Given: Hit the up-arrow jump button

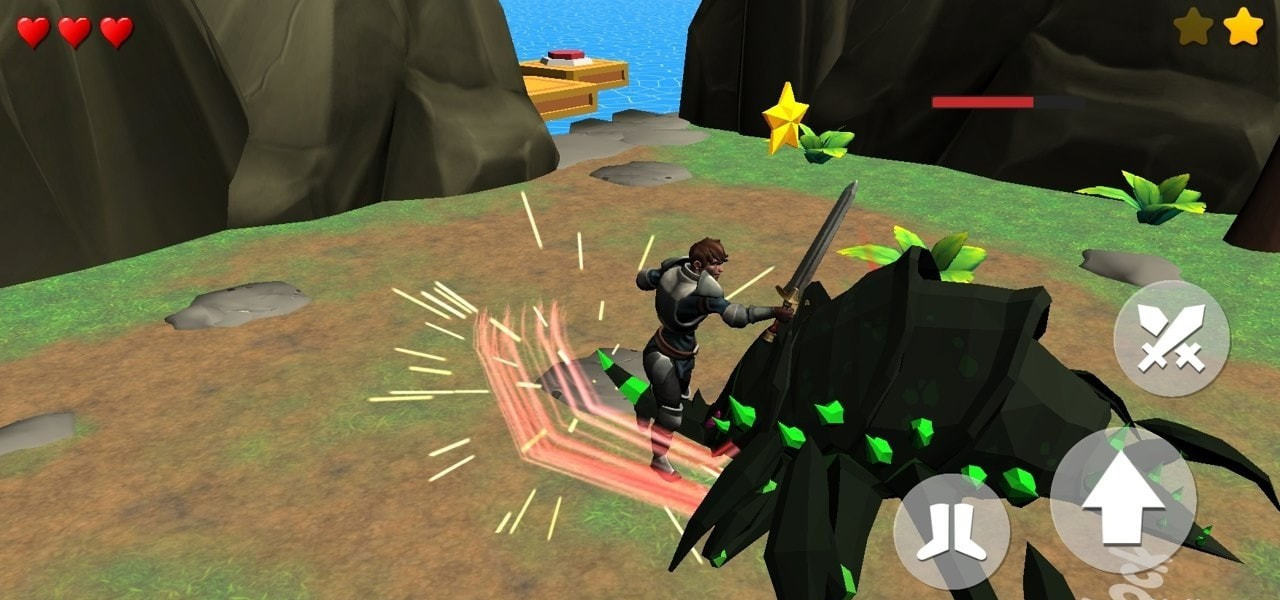Looking at the screenshot, I should coord(1123,497).
